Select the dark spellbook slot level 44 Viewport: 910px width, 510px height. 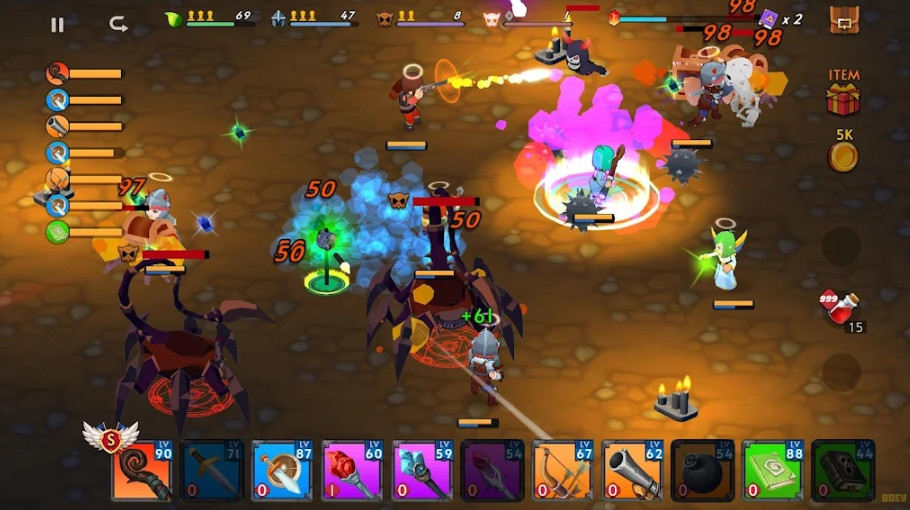843,470
